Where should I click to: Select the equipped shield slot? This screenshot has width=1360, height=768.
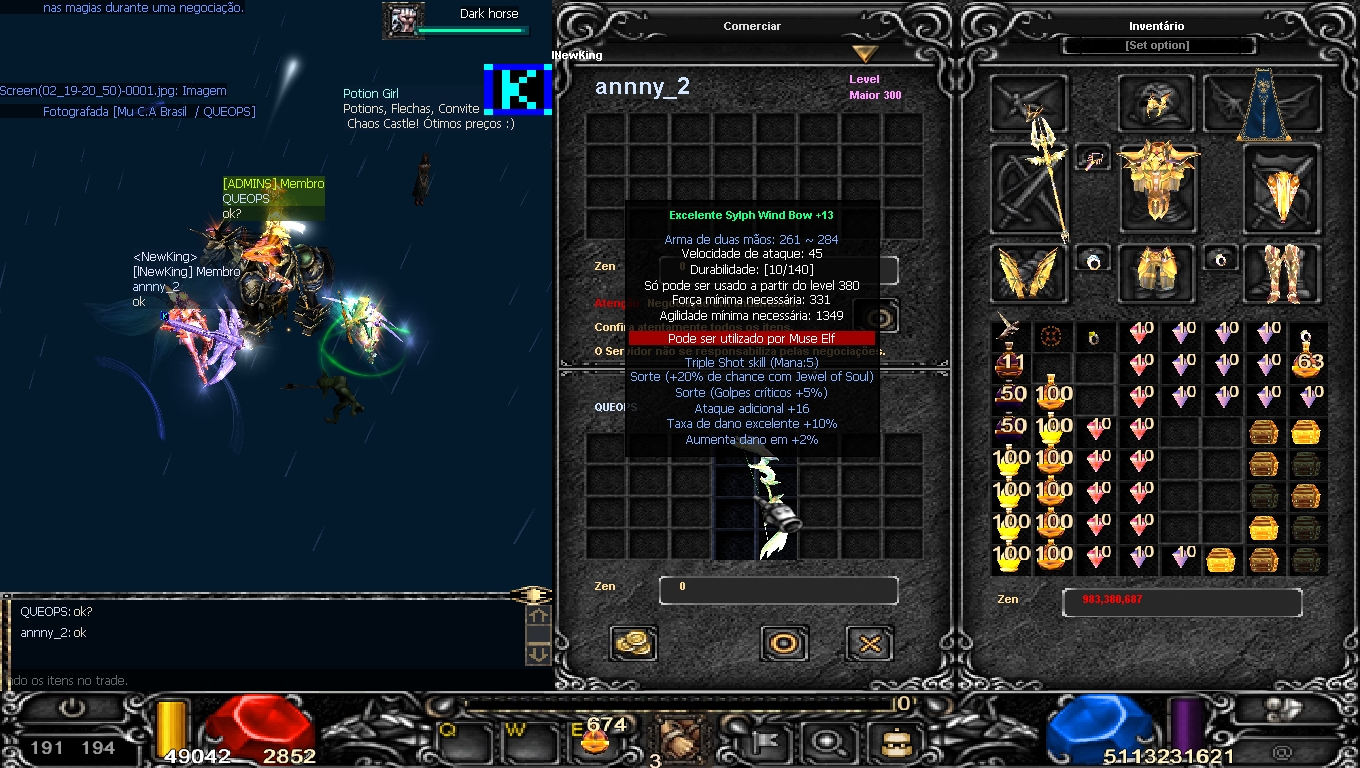point(1281,190)
